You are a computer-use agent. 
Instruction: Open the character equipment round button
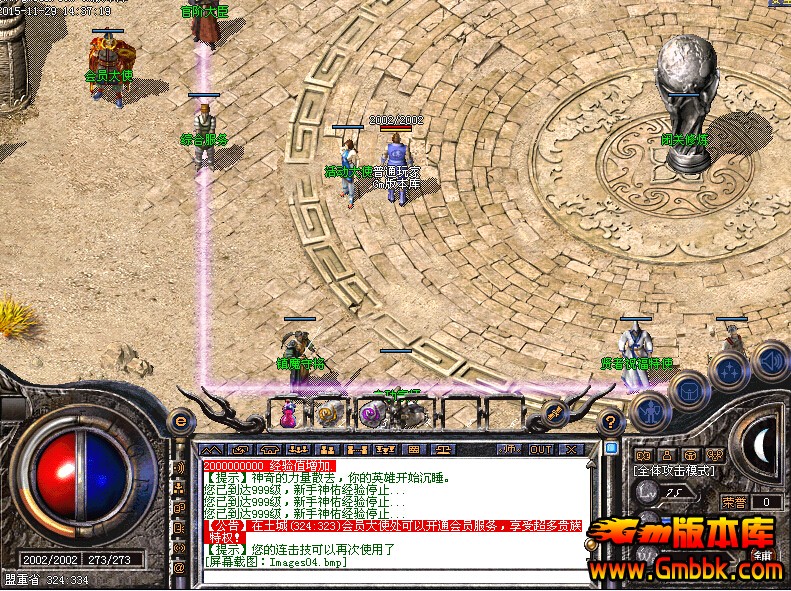651,410
